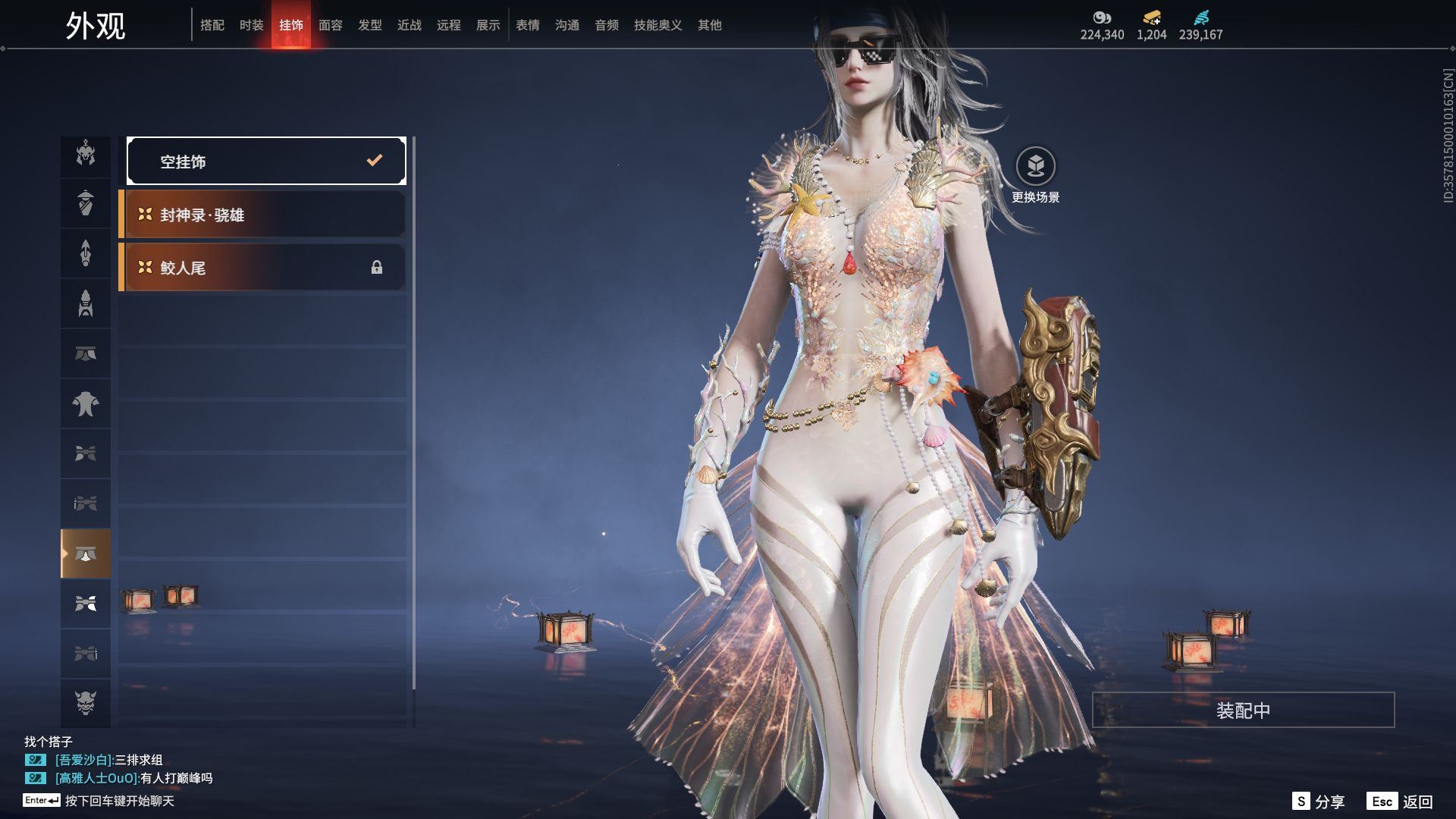Open the 表情 tab
The width and height of the screenshot is (1456, 819).
click(x=528, y=25)
